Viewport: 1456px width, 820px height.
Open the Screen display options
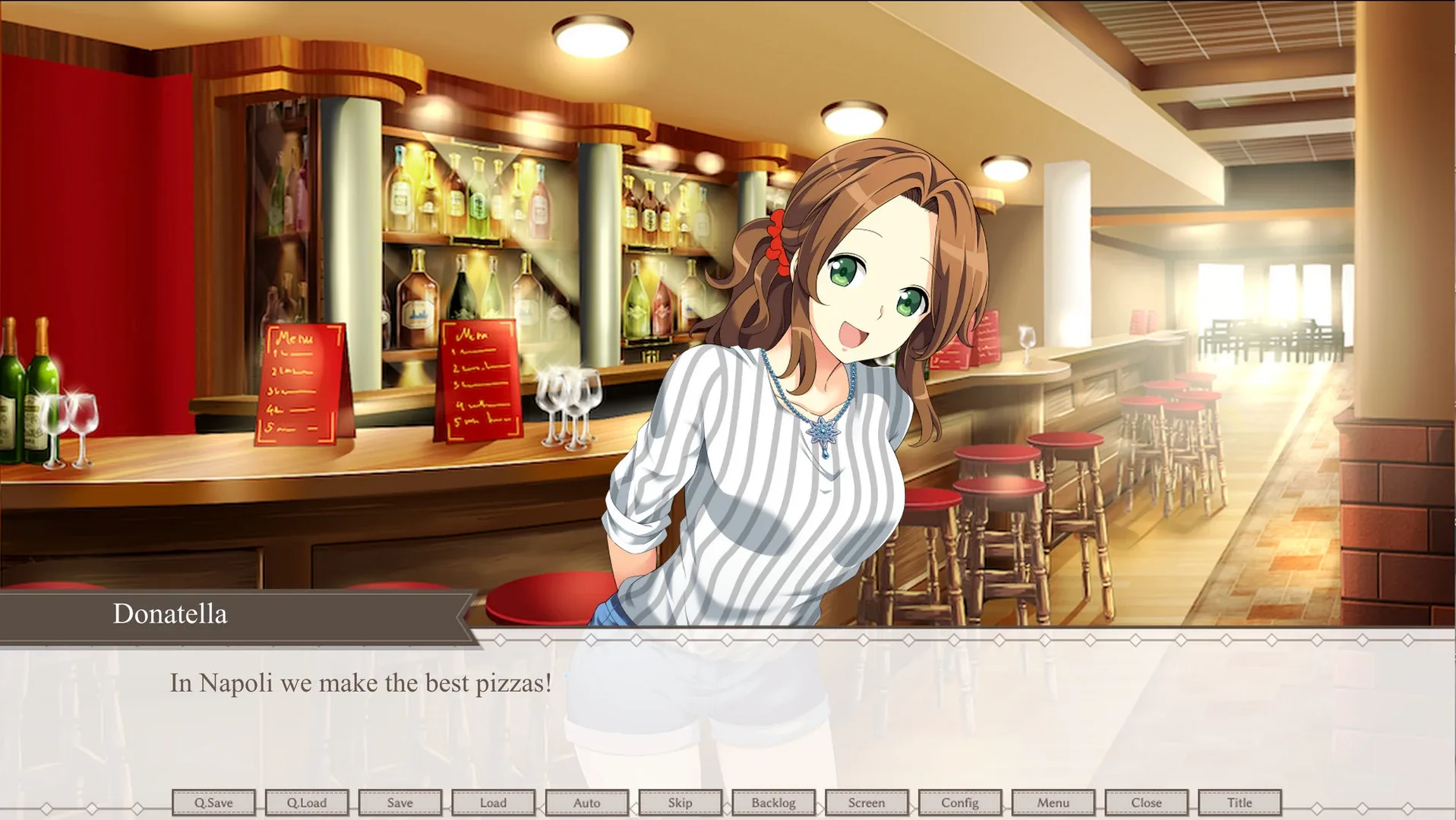point(867,803)
